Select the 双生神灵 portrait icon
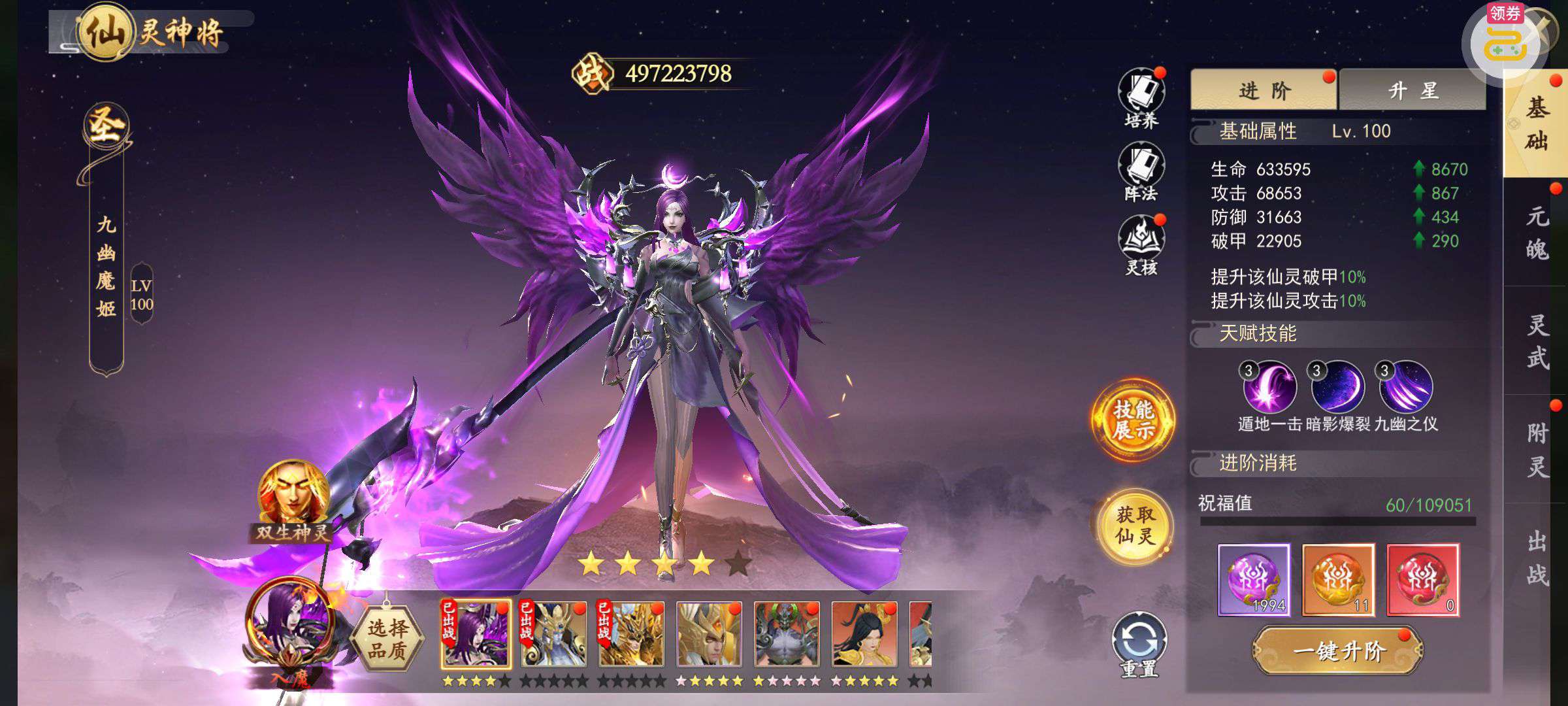 (x=292, y=498)
